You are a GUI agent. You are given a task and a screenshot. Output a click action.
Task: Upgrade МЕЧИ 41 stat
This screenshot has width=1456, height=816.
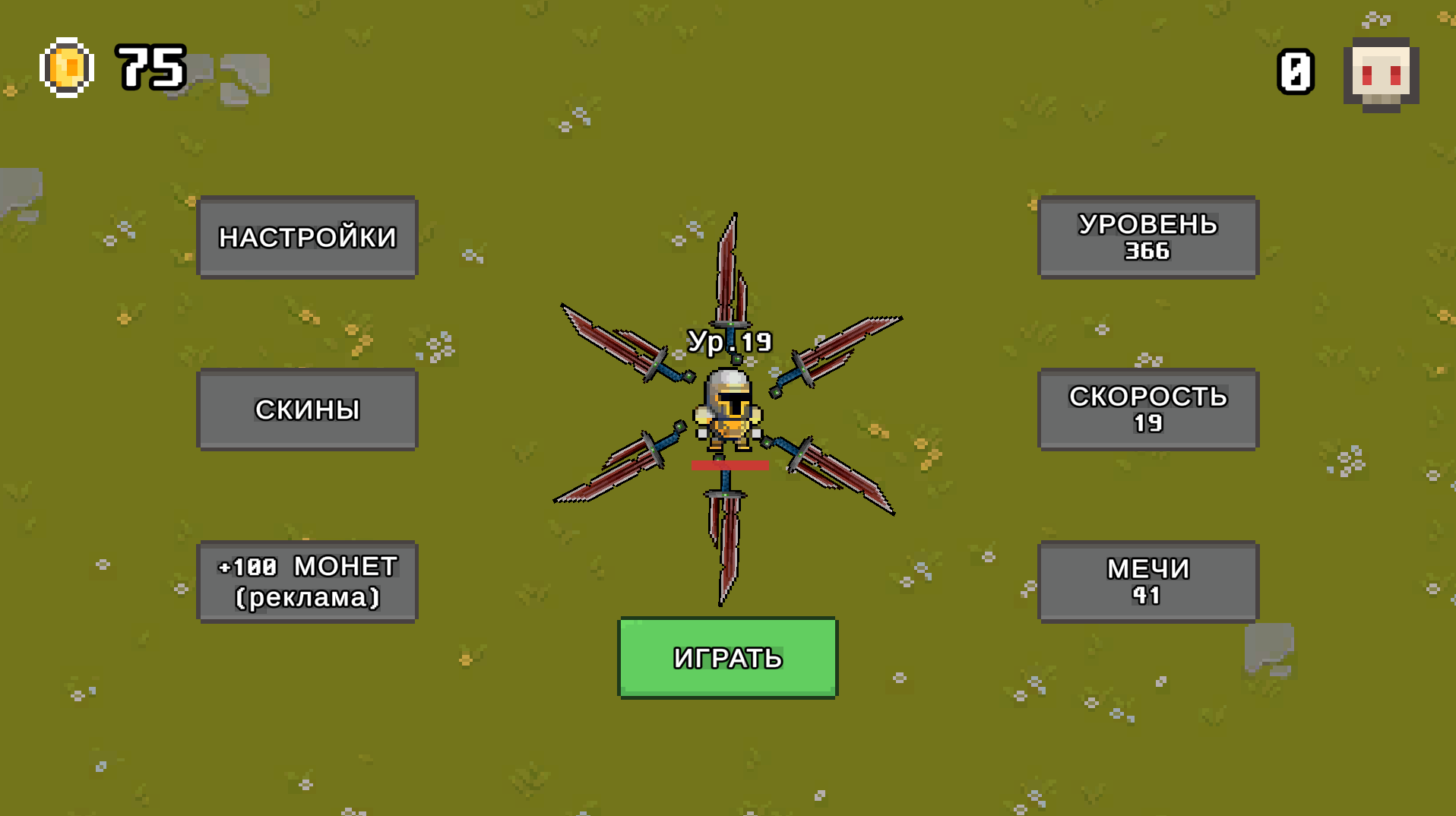tap(1148, 581)
